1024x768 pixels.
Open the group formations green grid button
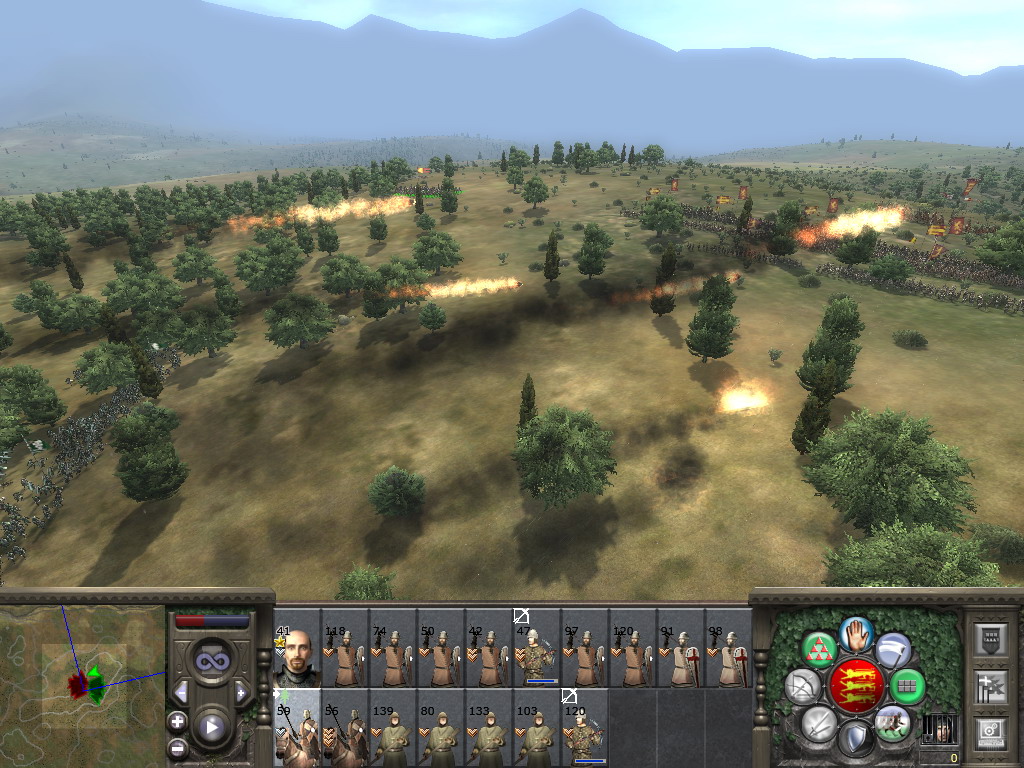[x=907, y=687]
